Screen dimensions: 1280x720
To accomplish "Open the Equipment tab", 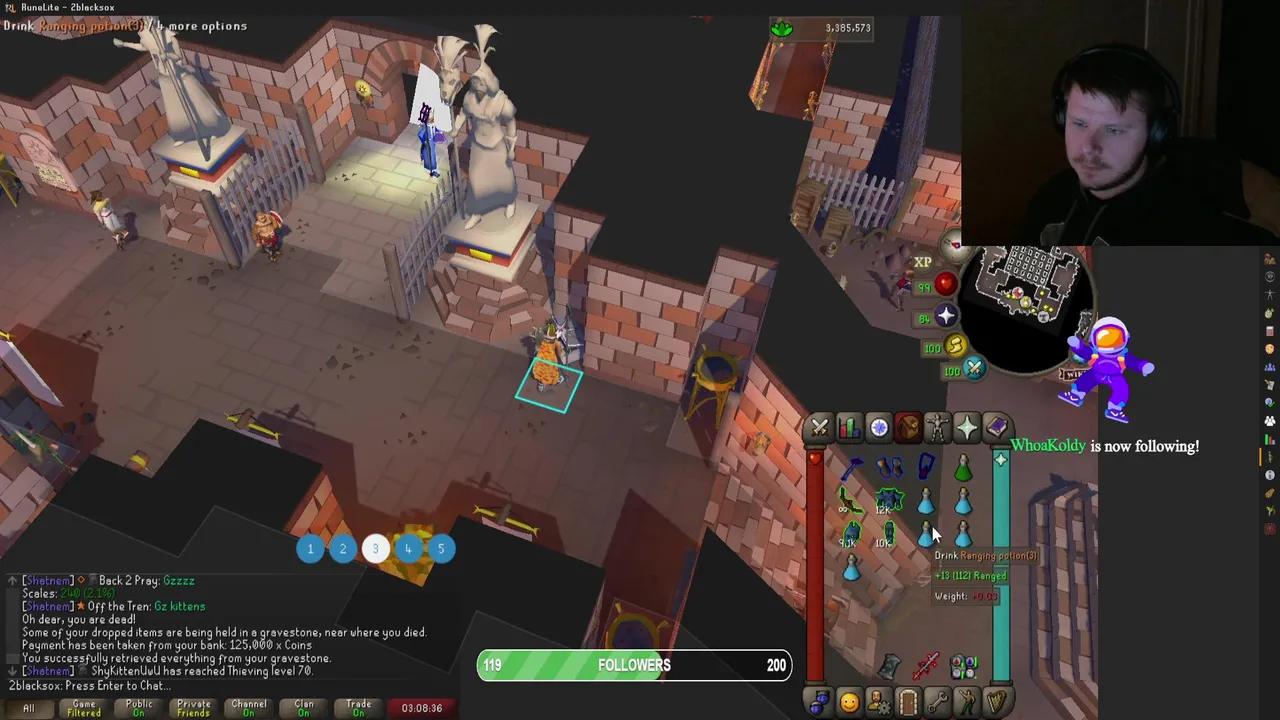I will (937, 428).
